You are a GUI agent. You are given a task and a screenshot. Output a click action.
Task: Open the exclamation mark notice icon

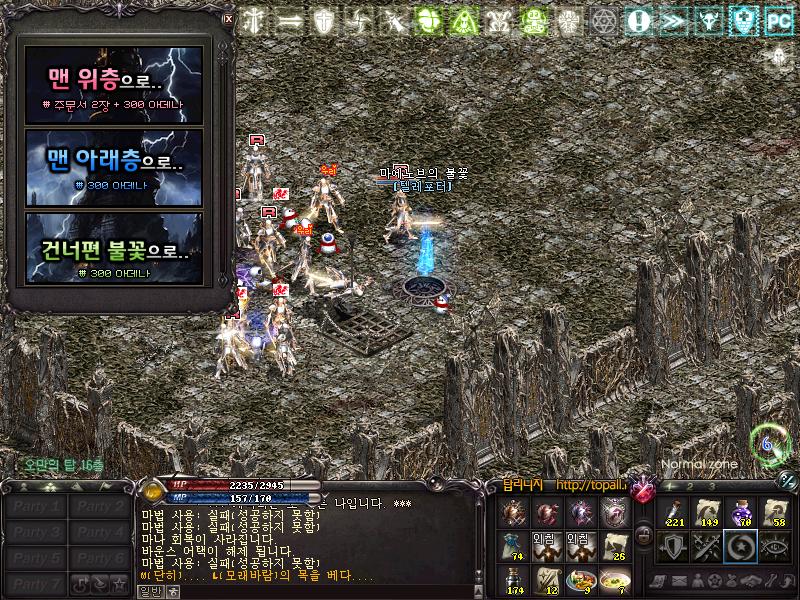pos(639,21)
